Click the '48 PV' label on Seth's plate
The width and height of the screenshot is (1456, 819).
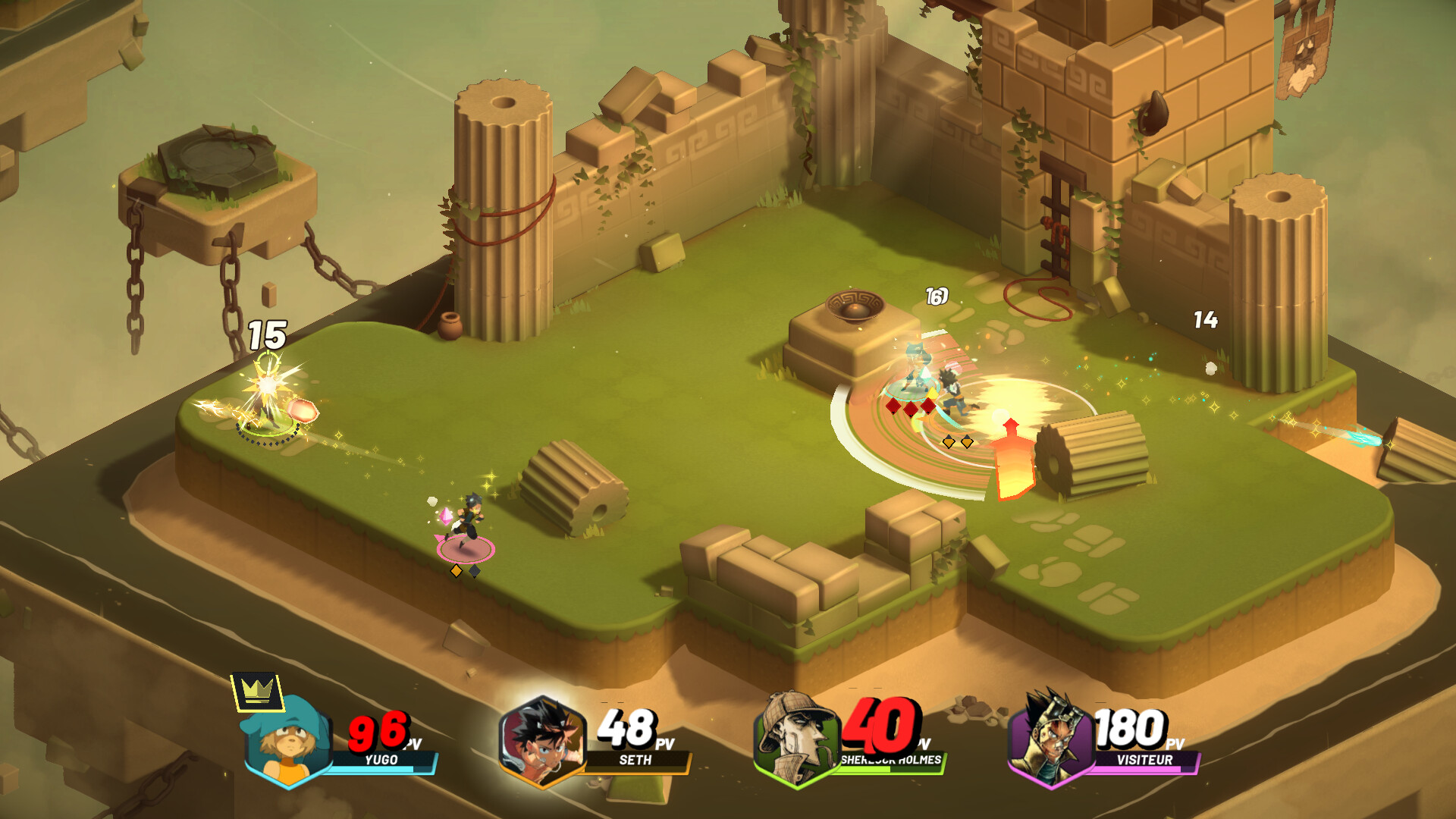point(628,731)
